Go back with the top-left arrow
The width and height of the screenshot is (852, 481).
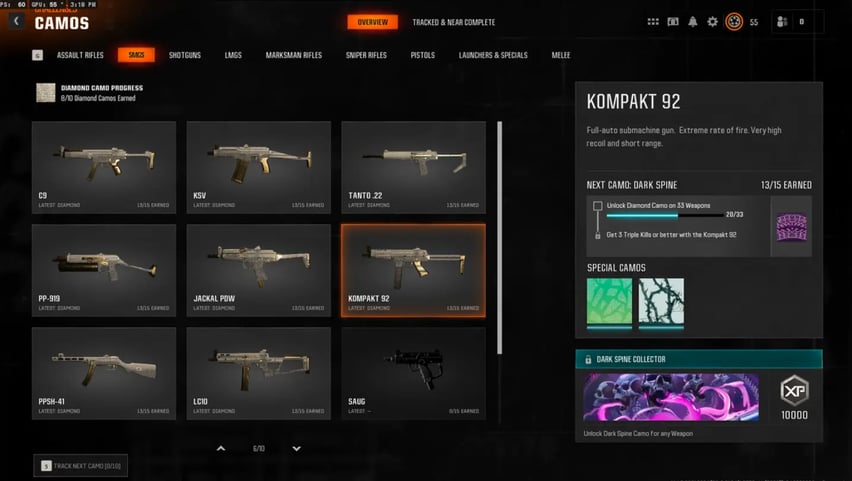click(x=17, y=21)
